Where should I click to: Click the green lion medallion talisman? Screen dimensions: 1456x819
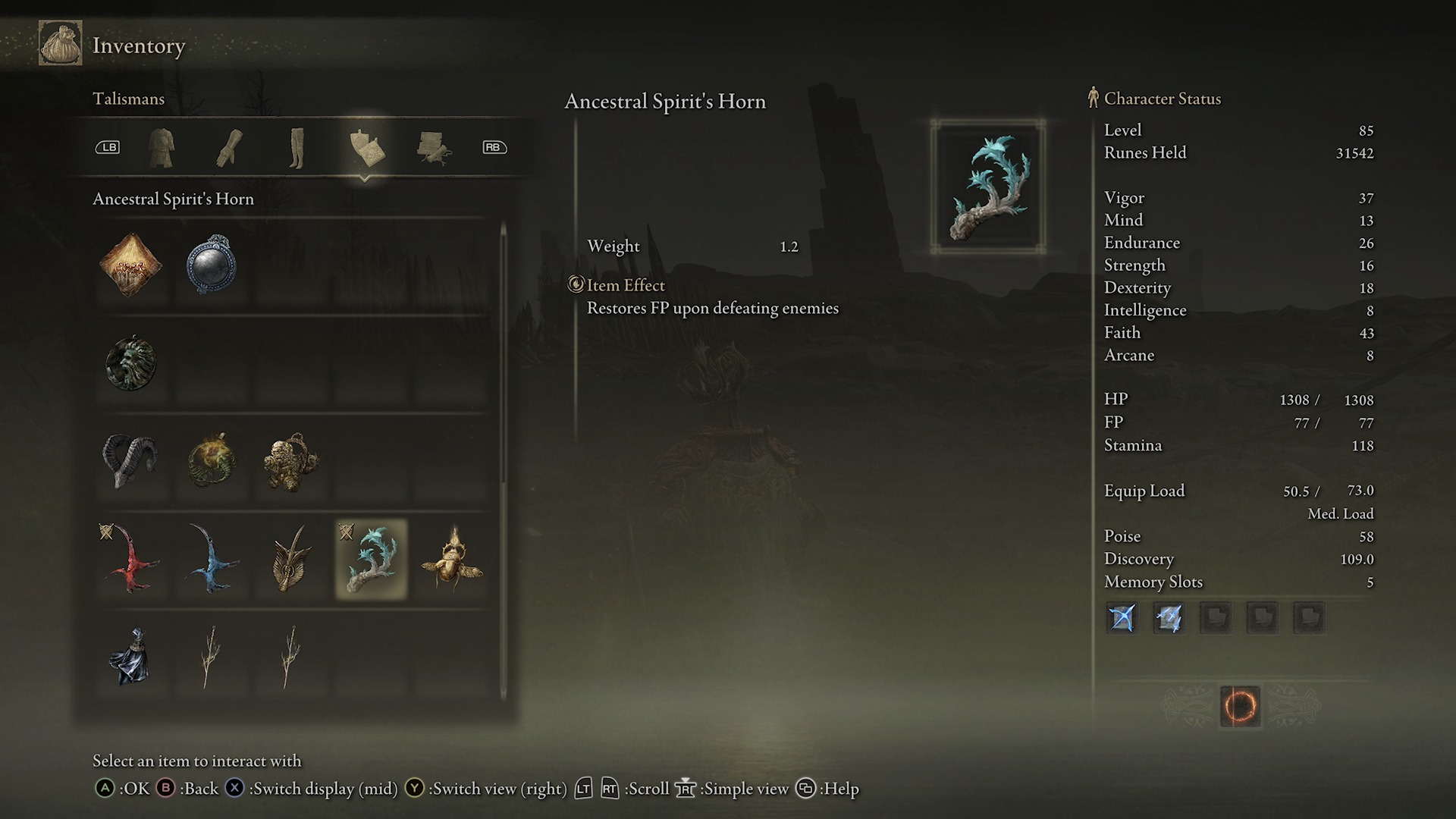point(130,364)
